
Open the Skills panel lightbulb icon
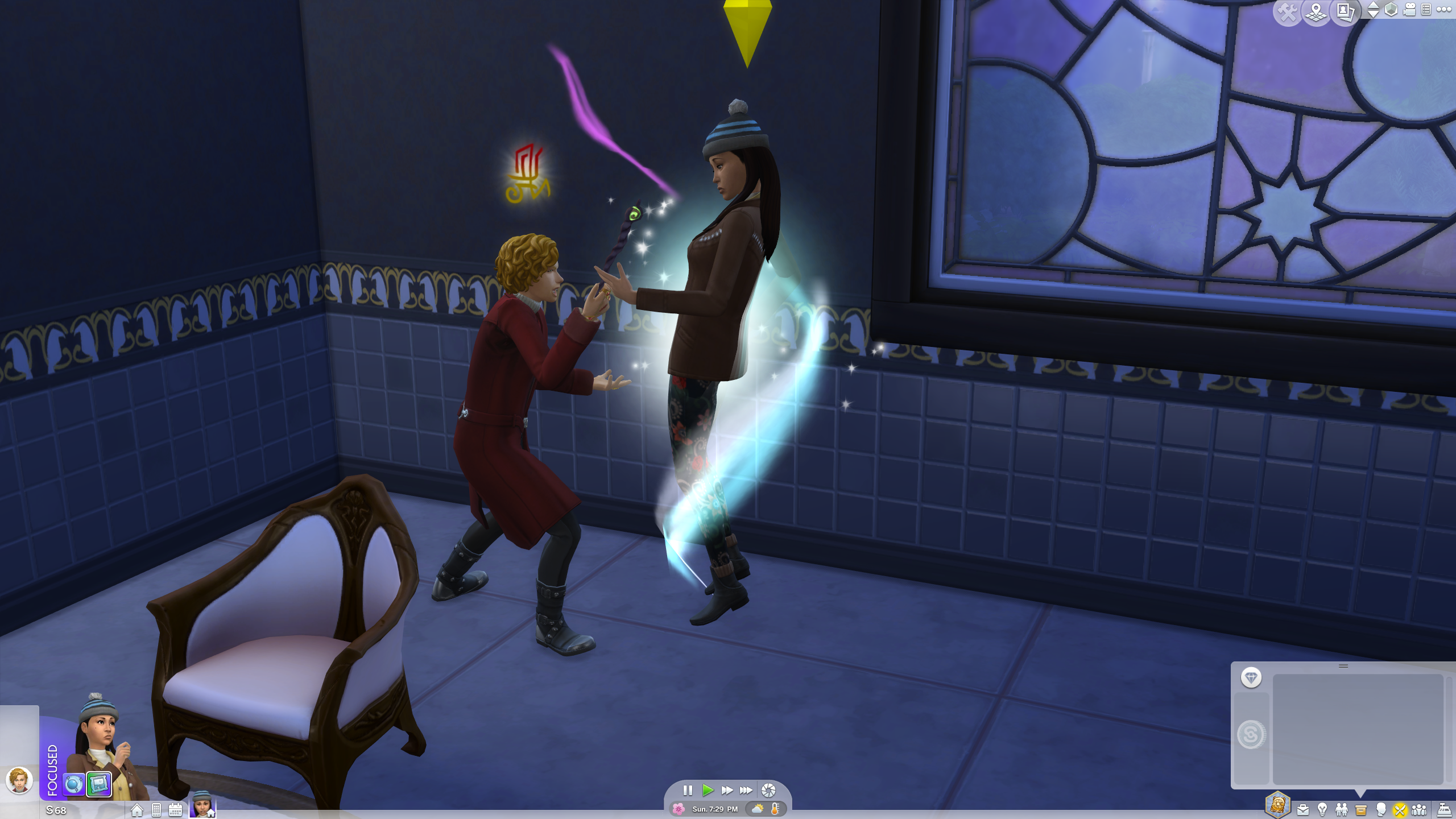[x=1323, y=811]
